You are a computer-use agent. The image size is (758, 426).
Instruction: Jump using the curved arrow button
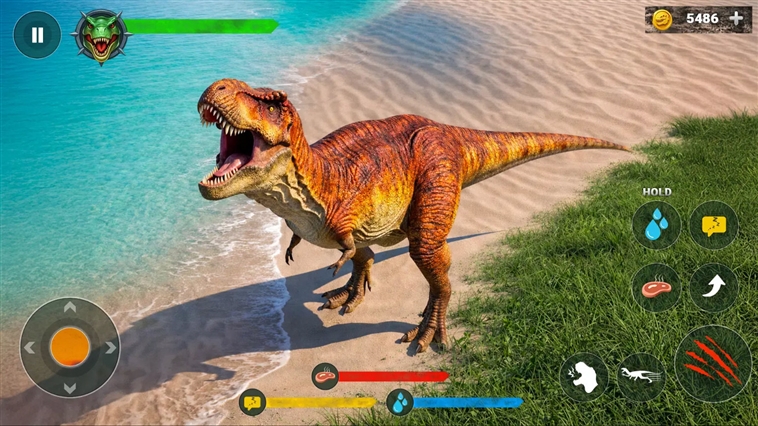click(x=713, y=288)
